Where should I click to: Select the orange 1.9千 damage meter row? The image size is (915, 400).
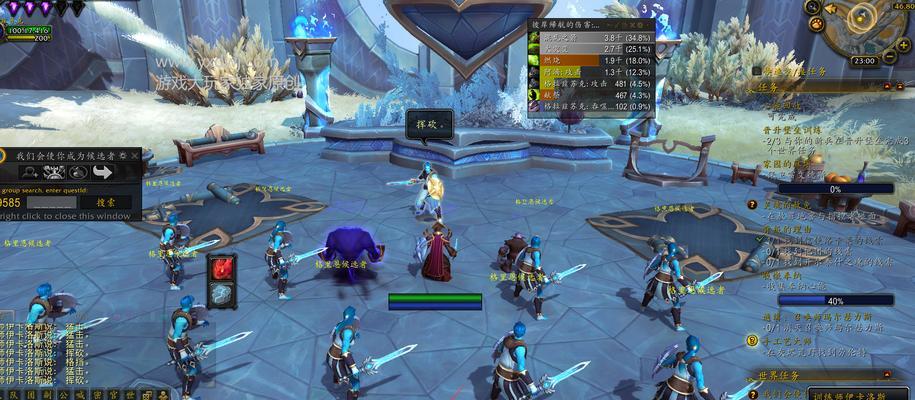click(592, 60)
